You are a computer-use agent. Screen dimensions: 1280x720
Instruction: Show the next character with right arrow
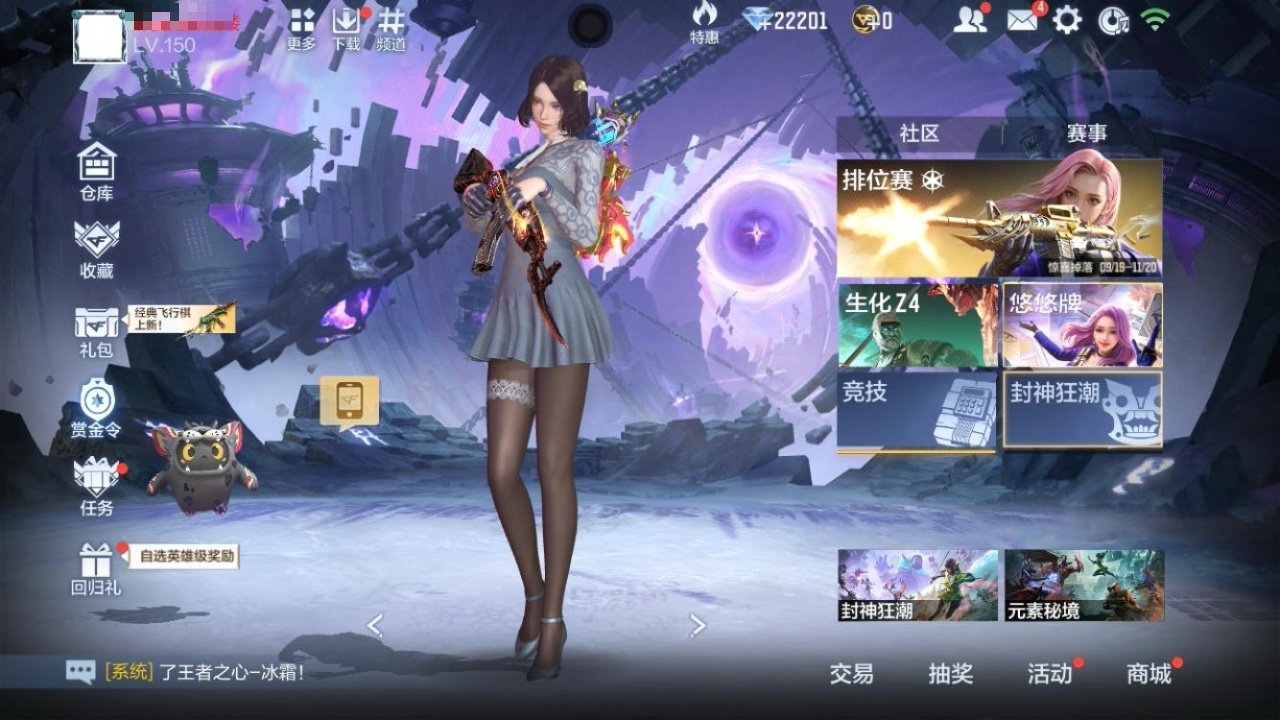click(x=698, y=626)
